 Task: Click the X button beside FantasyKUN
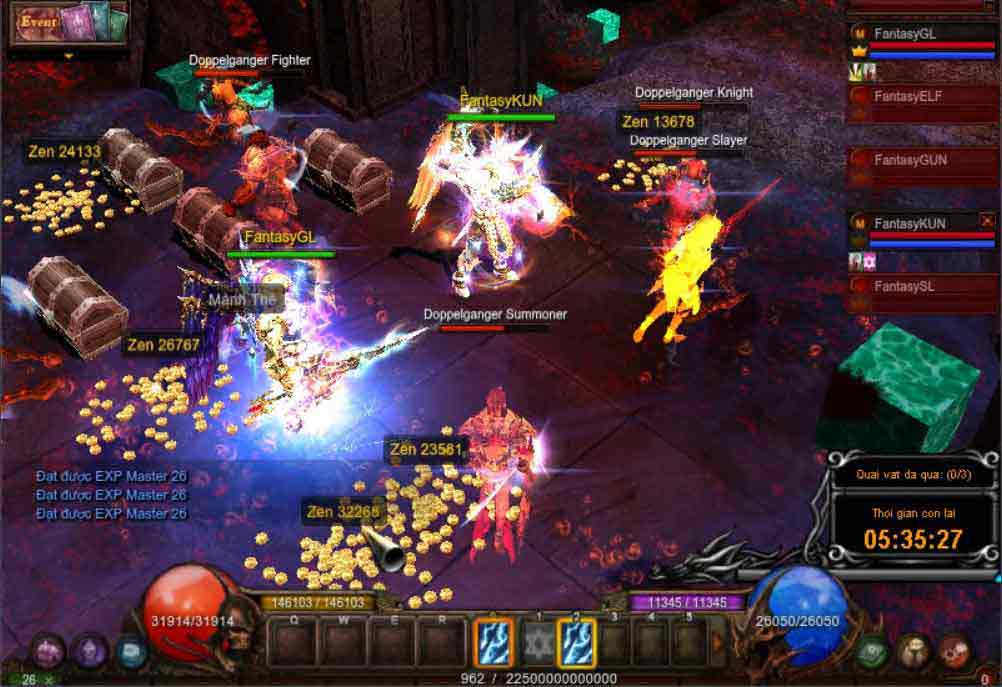[987, 219]
